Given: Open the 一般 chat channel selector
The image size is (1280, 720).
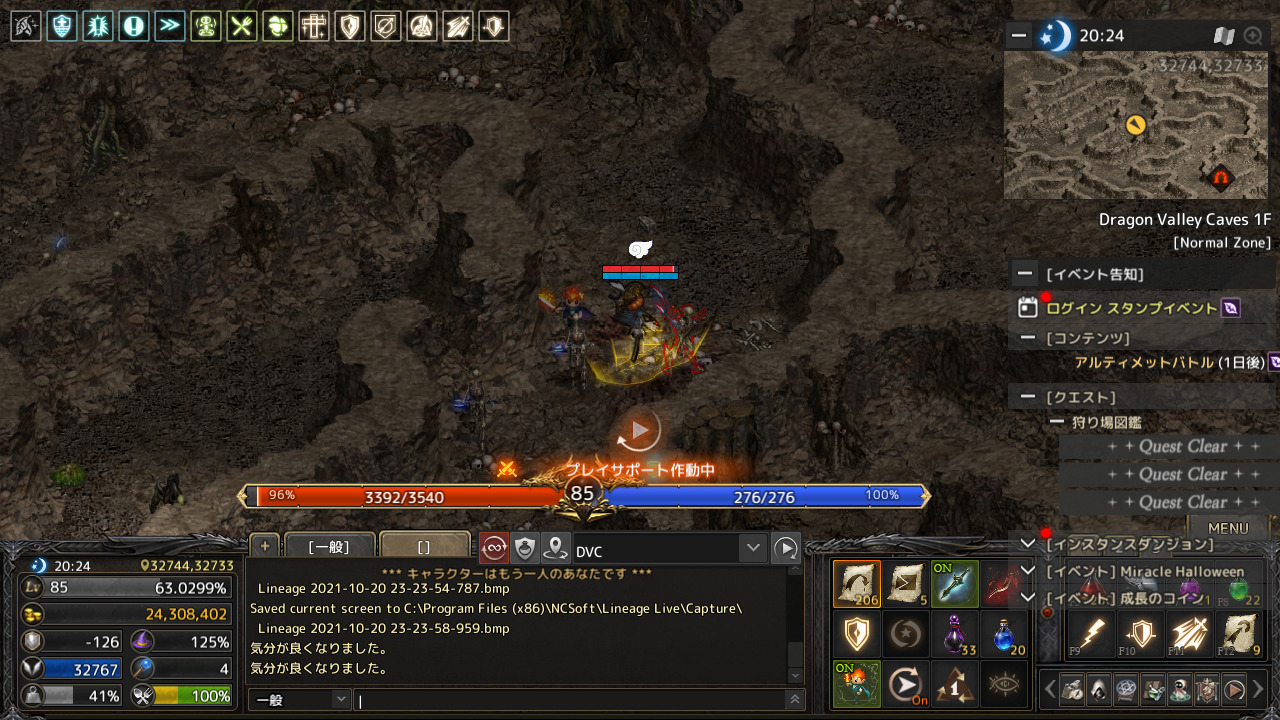Looking at the screenshot, I should point(299,700).
